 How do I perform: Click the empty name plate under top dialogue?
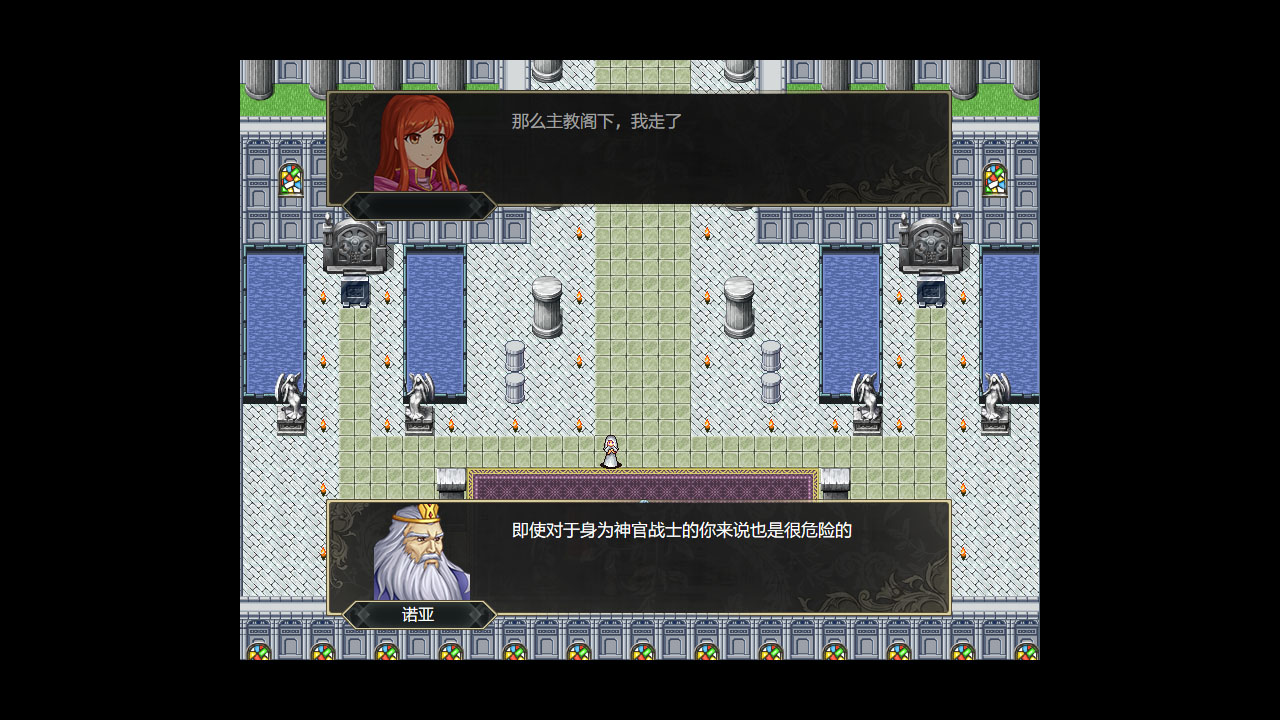(418, 207)
